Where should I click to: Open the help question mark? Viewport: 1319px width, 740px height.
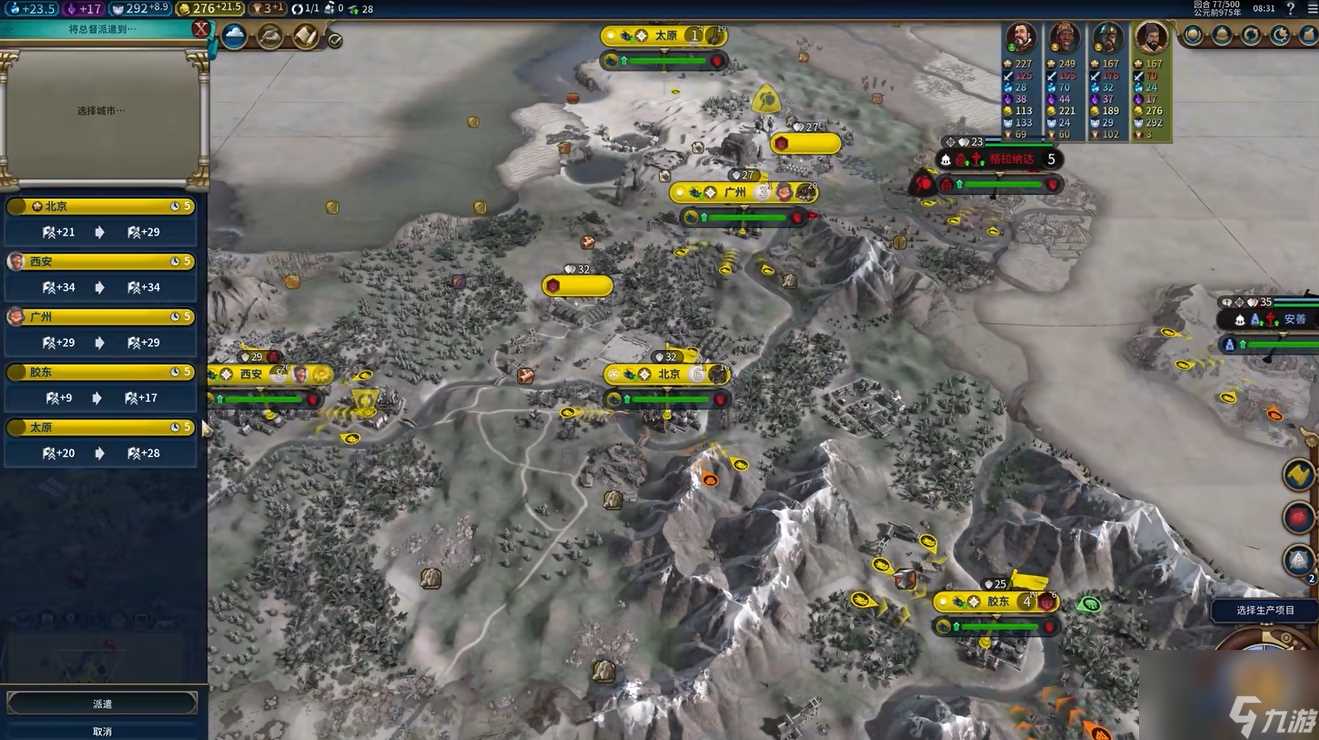point(1289,8)
